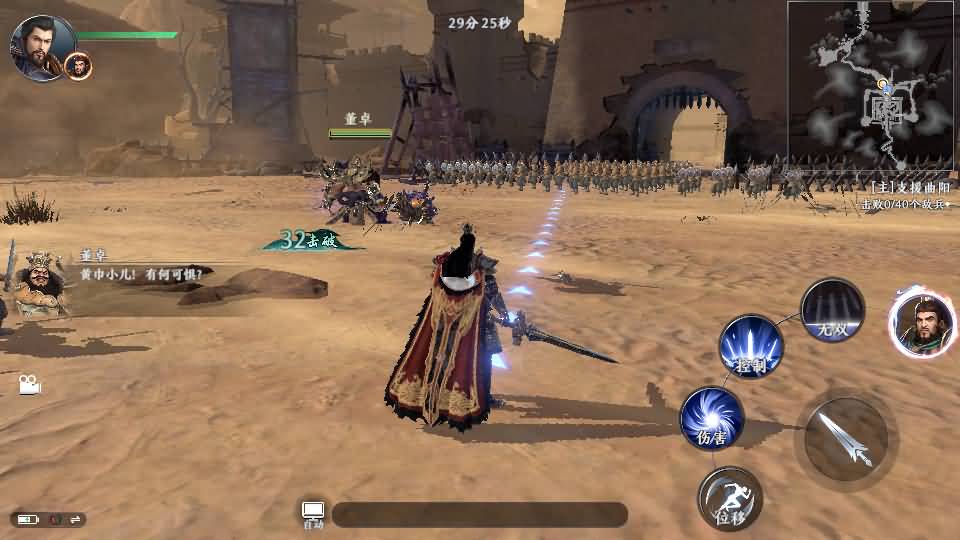Toggle 自动 auto-battle mode
This screenshot has height=540, width=960.
(x=313, y=514)
